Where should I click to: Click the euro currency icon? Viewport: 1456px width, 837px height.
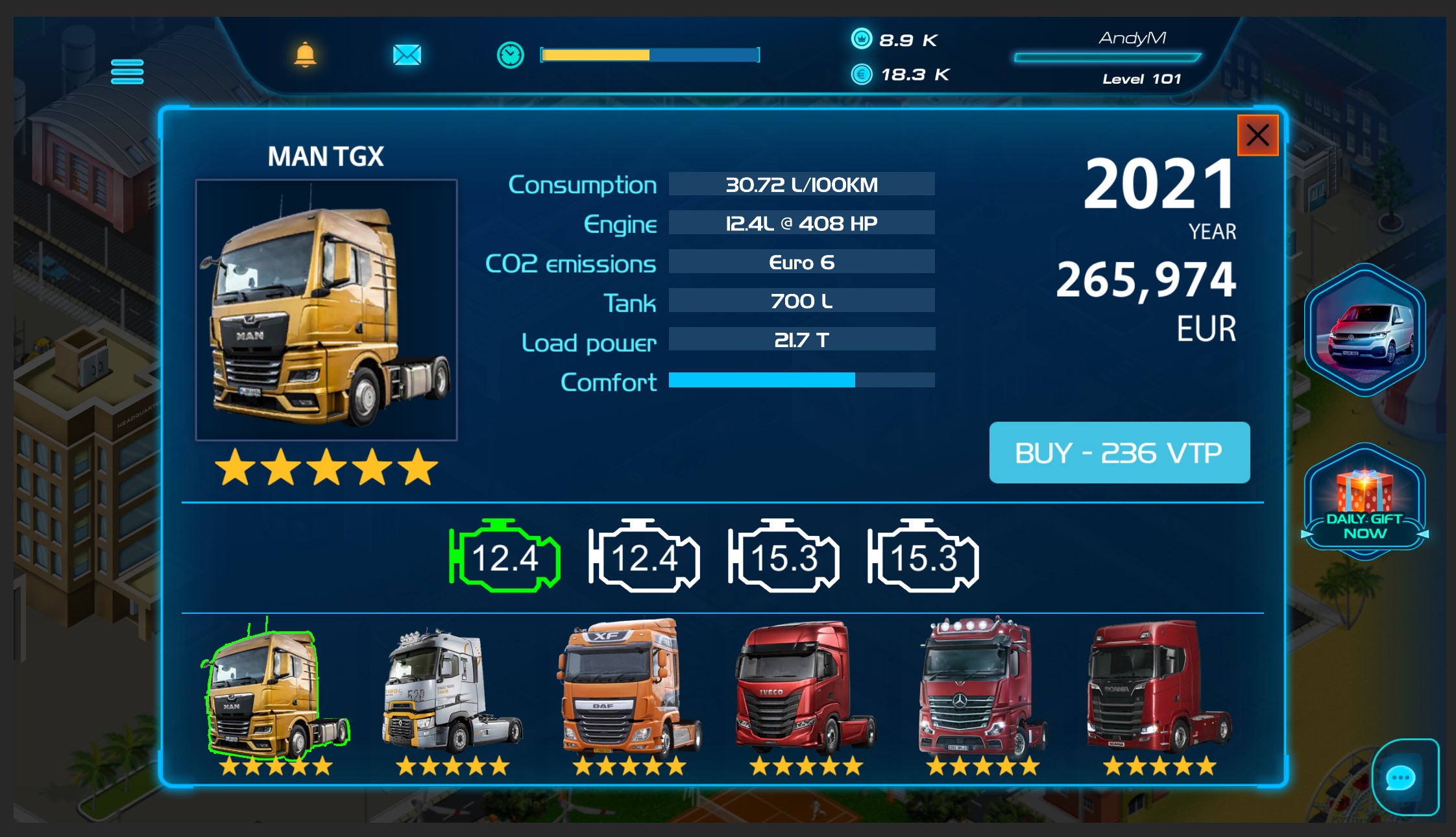tap(861, 75)
